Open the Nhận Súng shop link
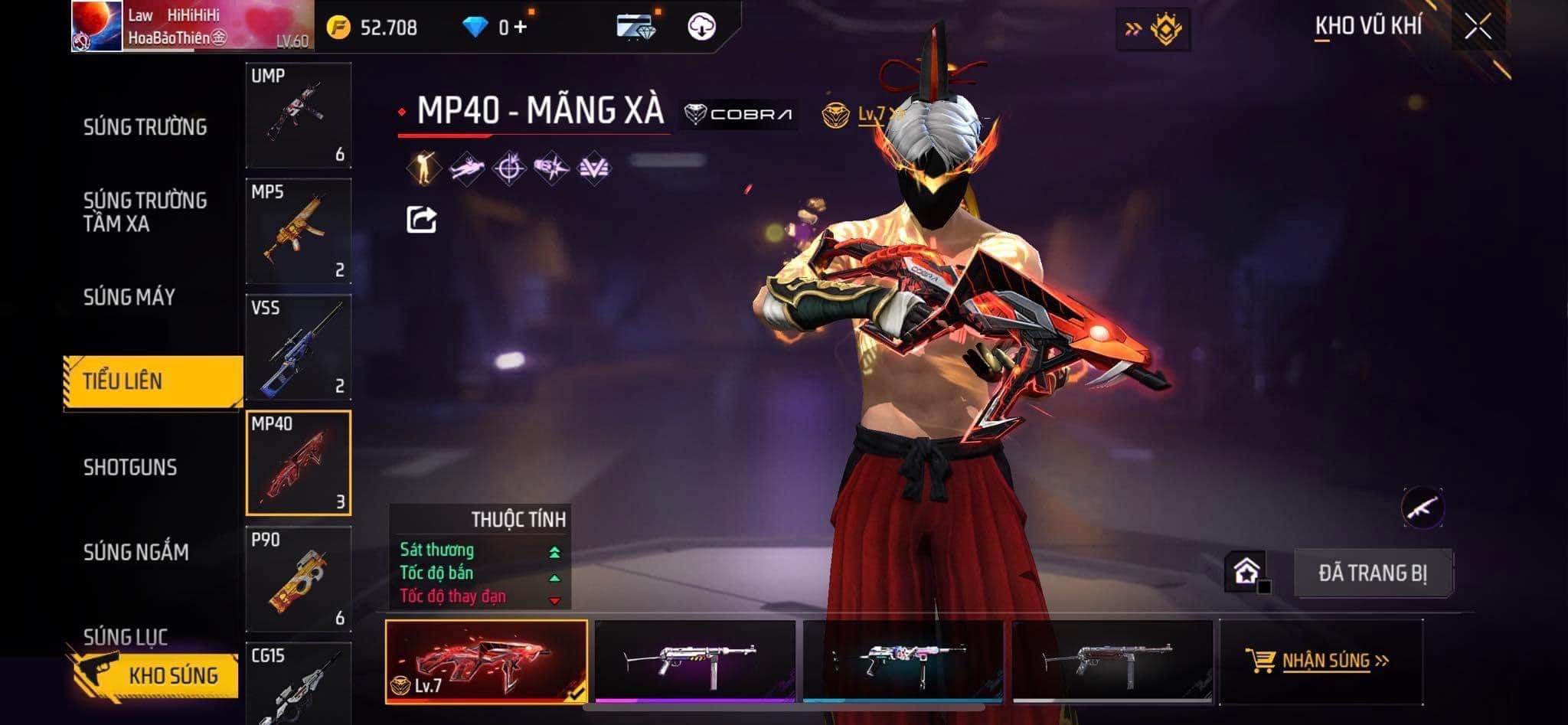 tap(1321, 661)
